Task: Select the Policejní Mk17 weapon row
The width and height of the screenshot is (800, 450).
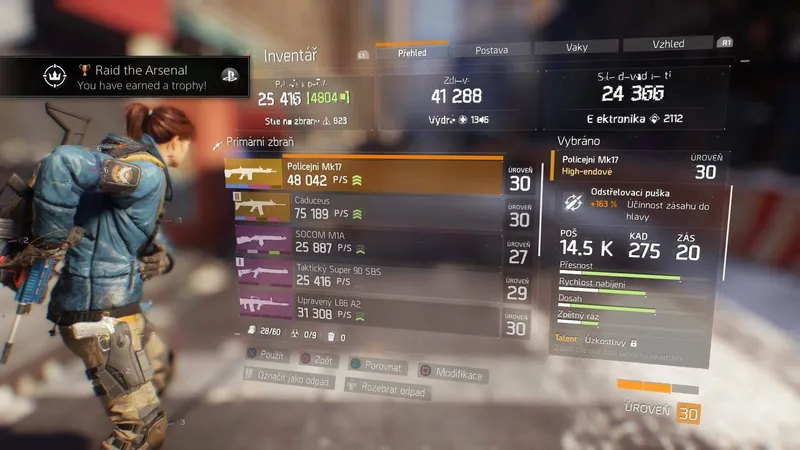Action: pyautogui.click(x=364, y=175)
